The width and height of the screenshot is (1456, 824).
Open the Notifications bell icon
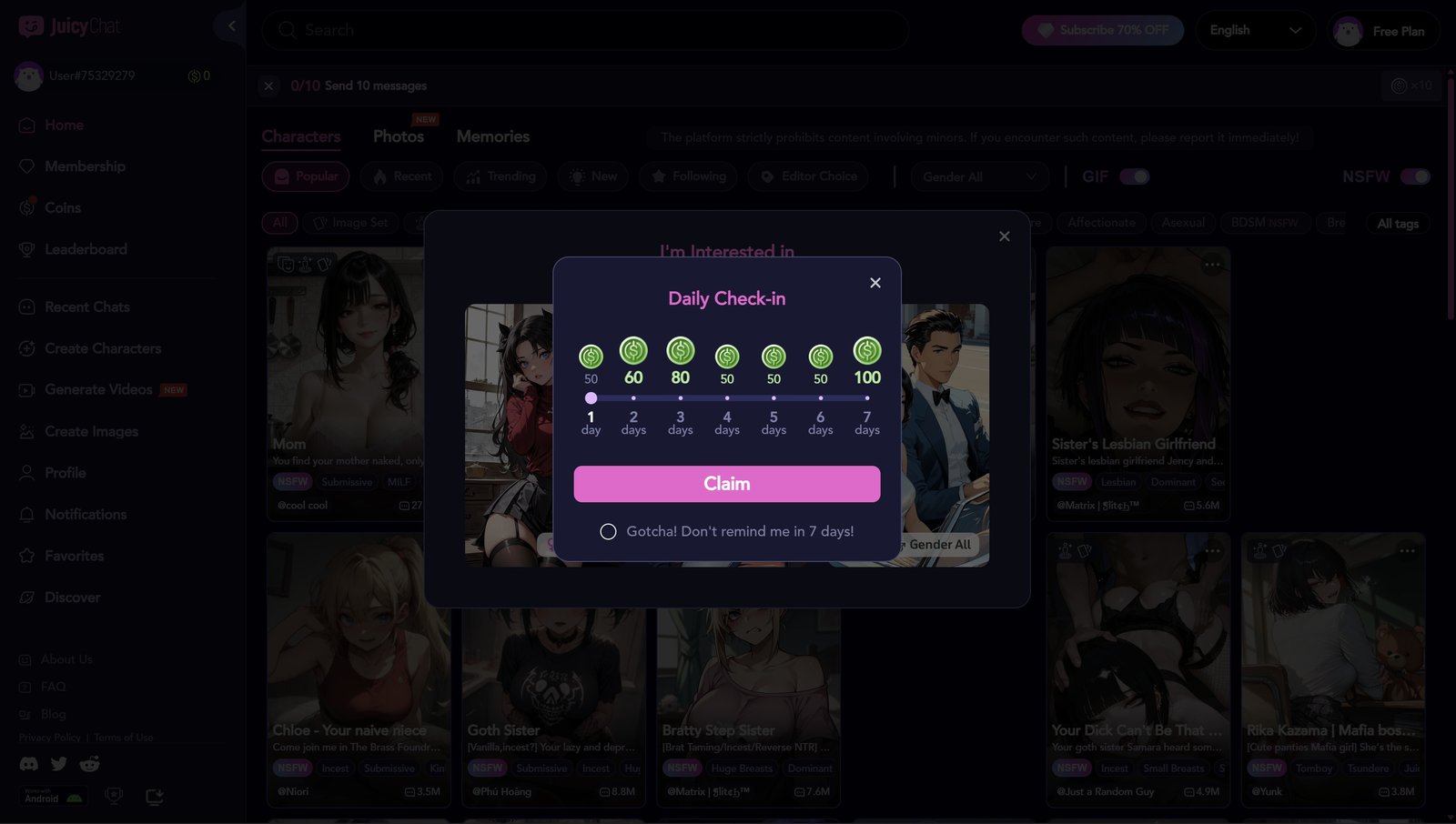point(27,514)
